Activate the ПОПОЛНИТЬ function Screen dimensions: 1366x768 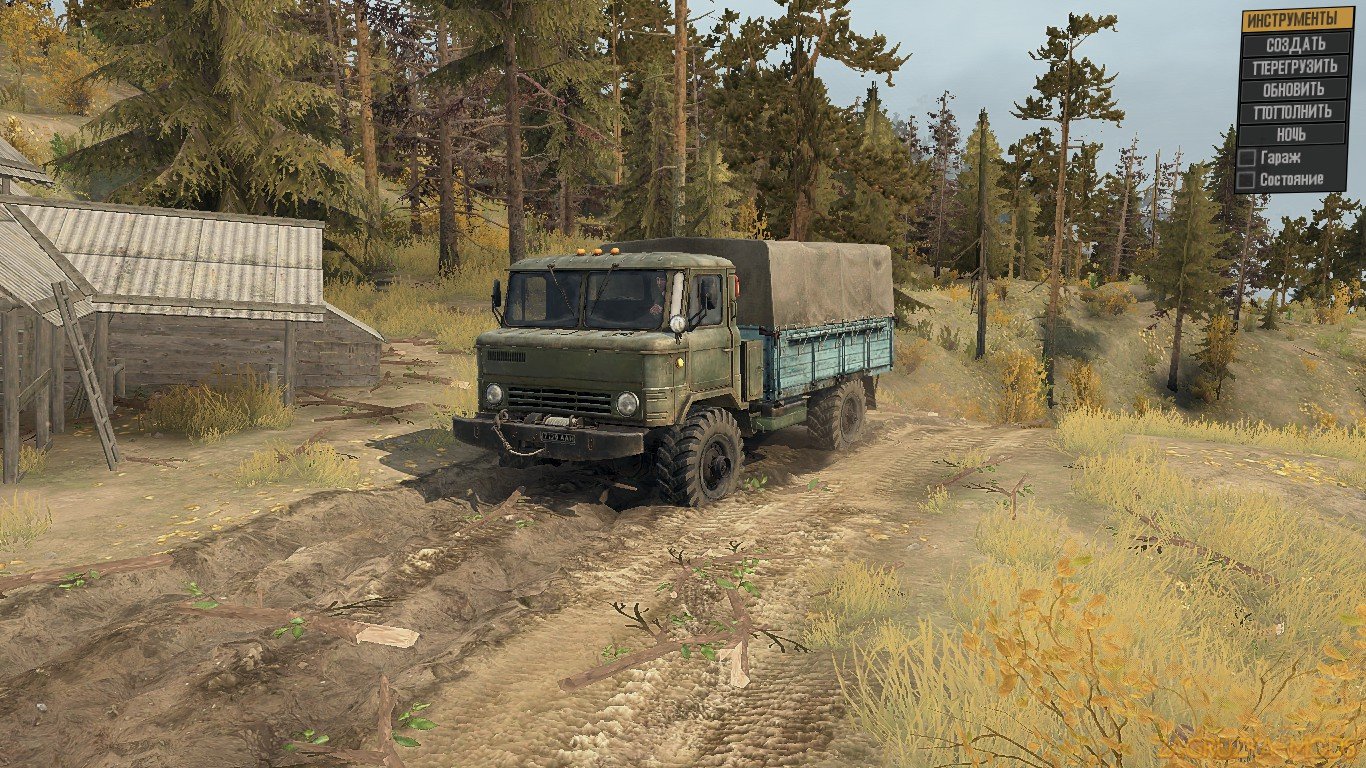click(1292, 111)
